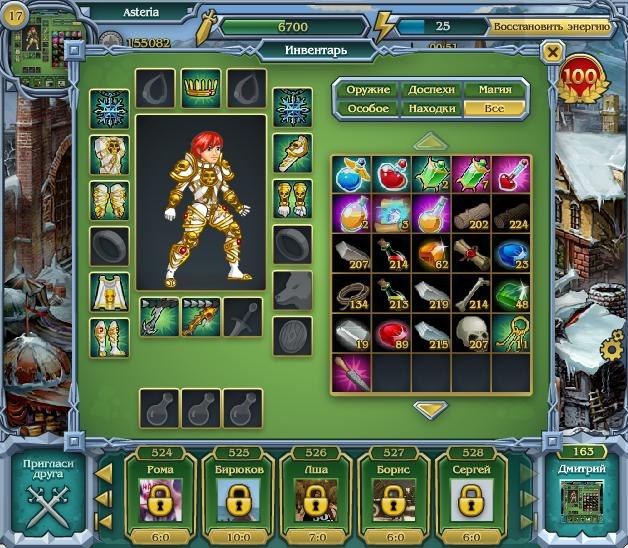
Task: Click the Восстановить энергию button
Action: click(550, 26)
